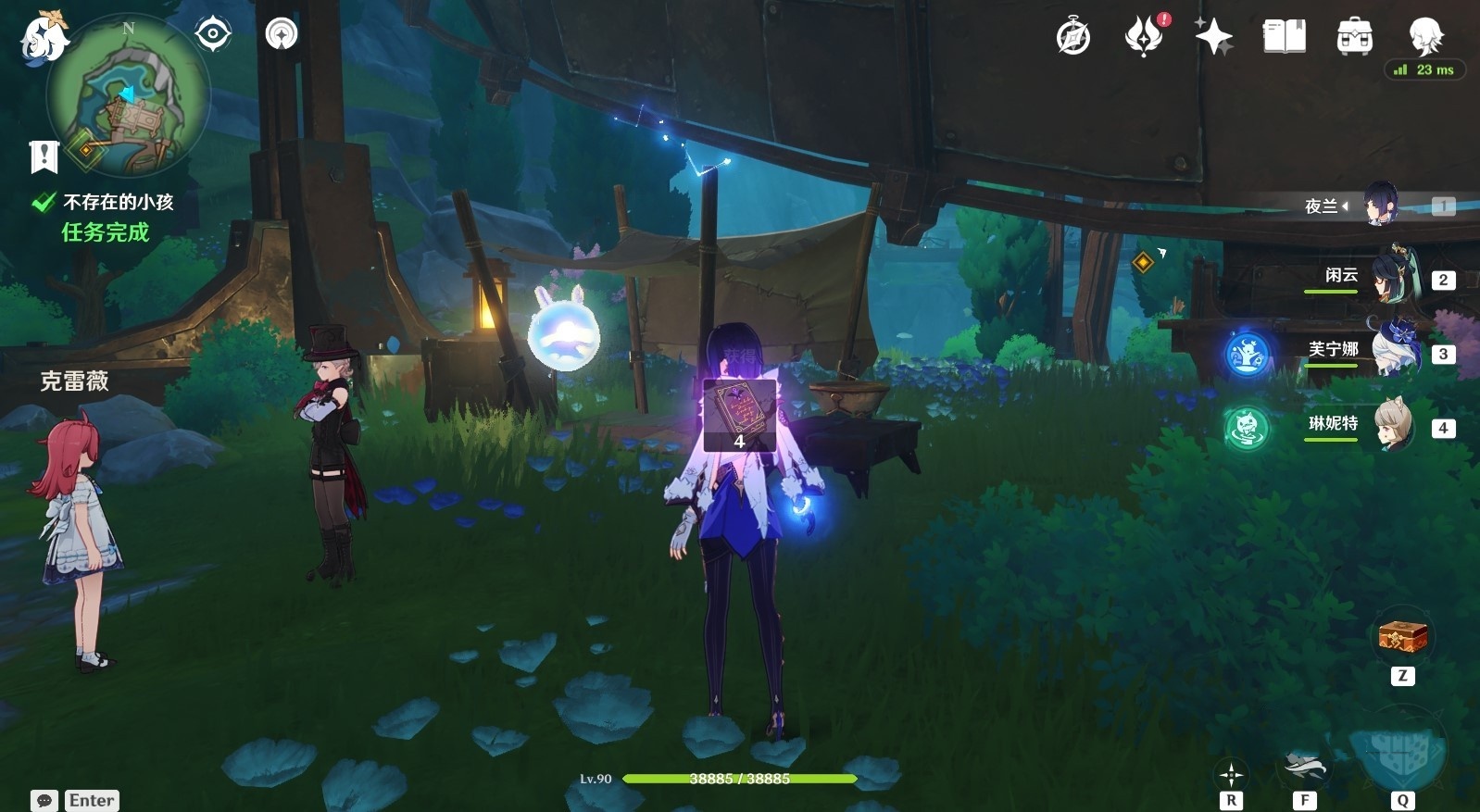Open the round icon right of the target icon

(282, 35)
